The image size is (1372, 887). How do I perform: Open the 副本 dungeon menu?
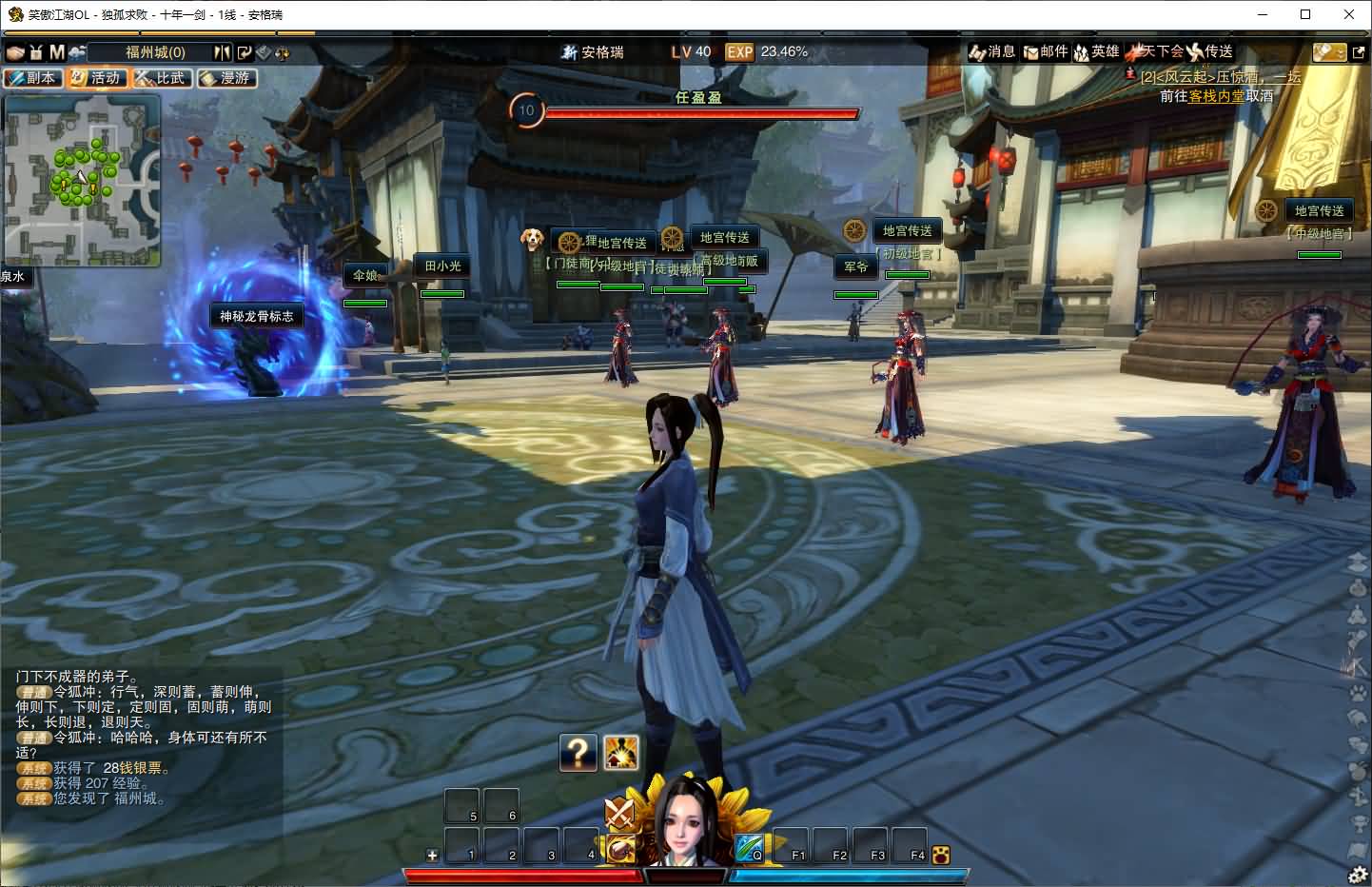pos(32,78)
